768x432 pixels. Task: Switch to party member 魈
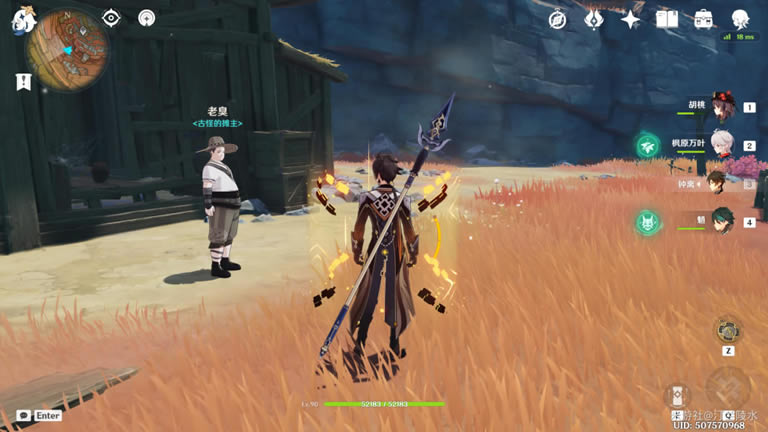pos(721,221)
